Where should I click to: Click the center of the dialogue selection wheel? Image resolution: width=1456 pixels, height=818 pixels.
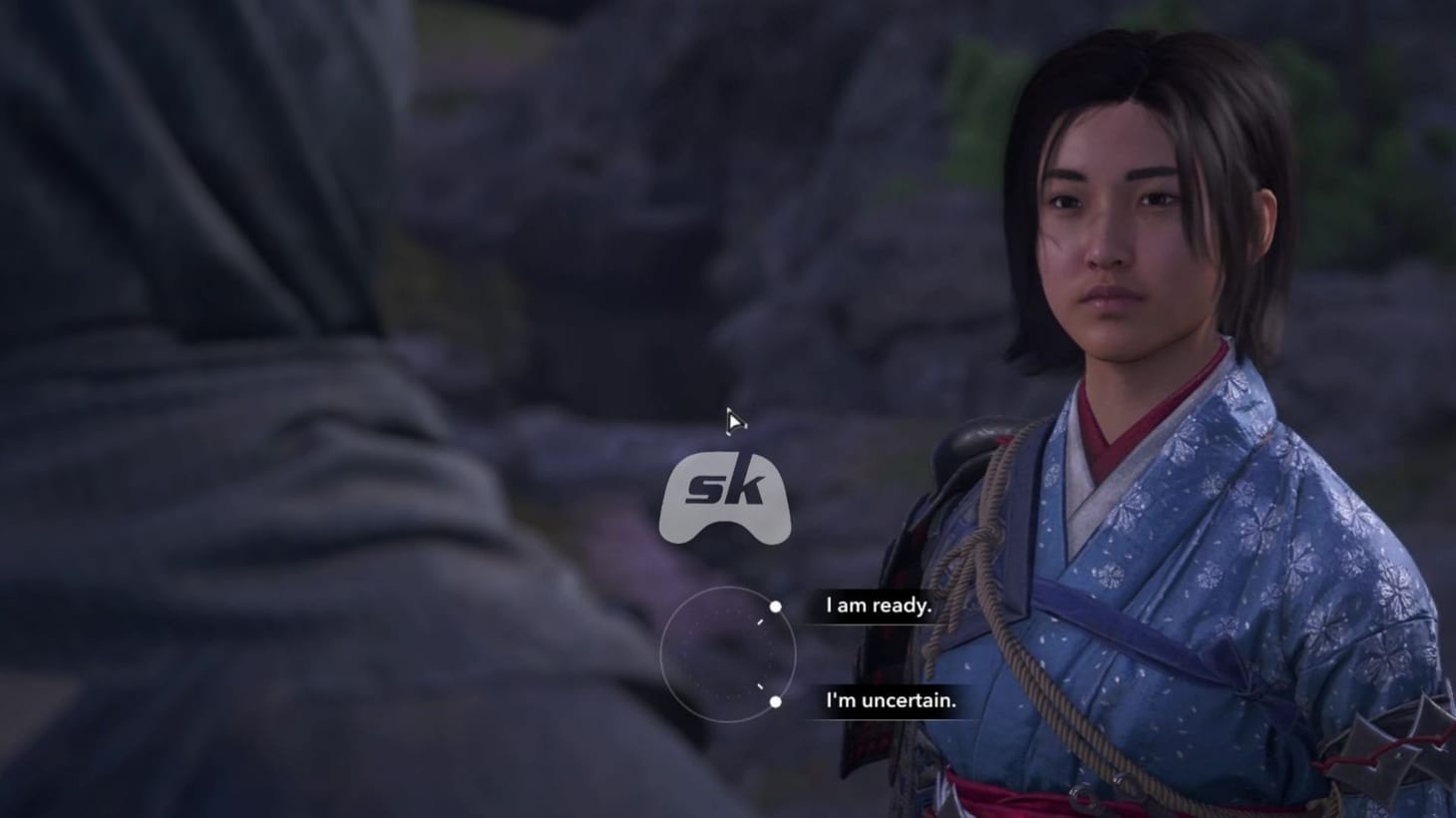click(x=729, y=652)
